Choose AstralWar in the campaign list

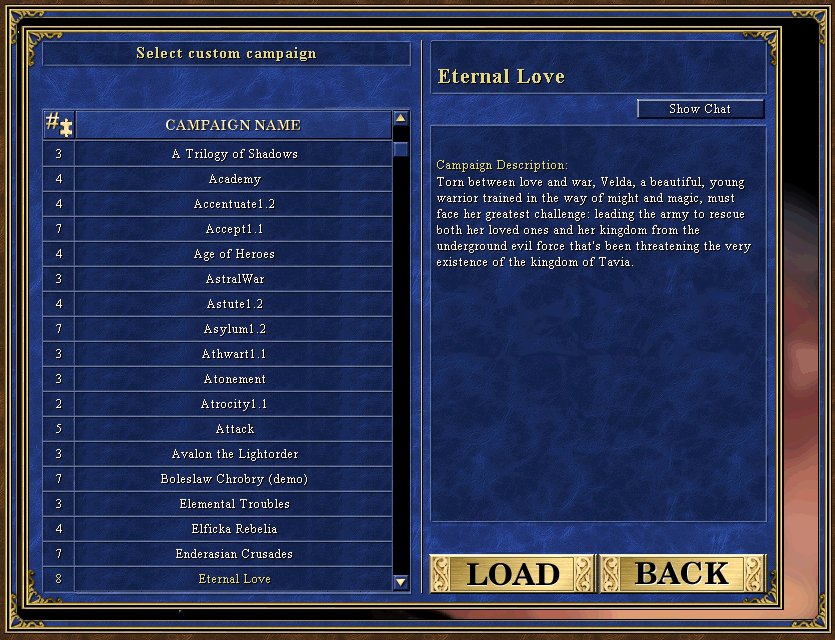pos(234,279)
